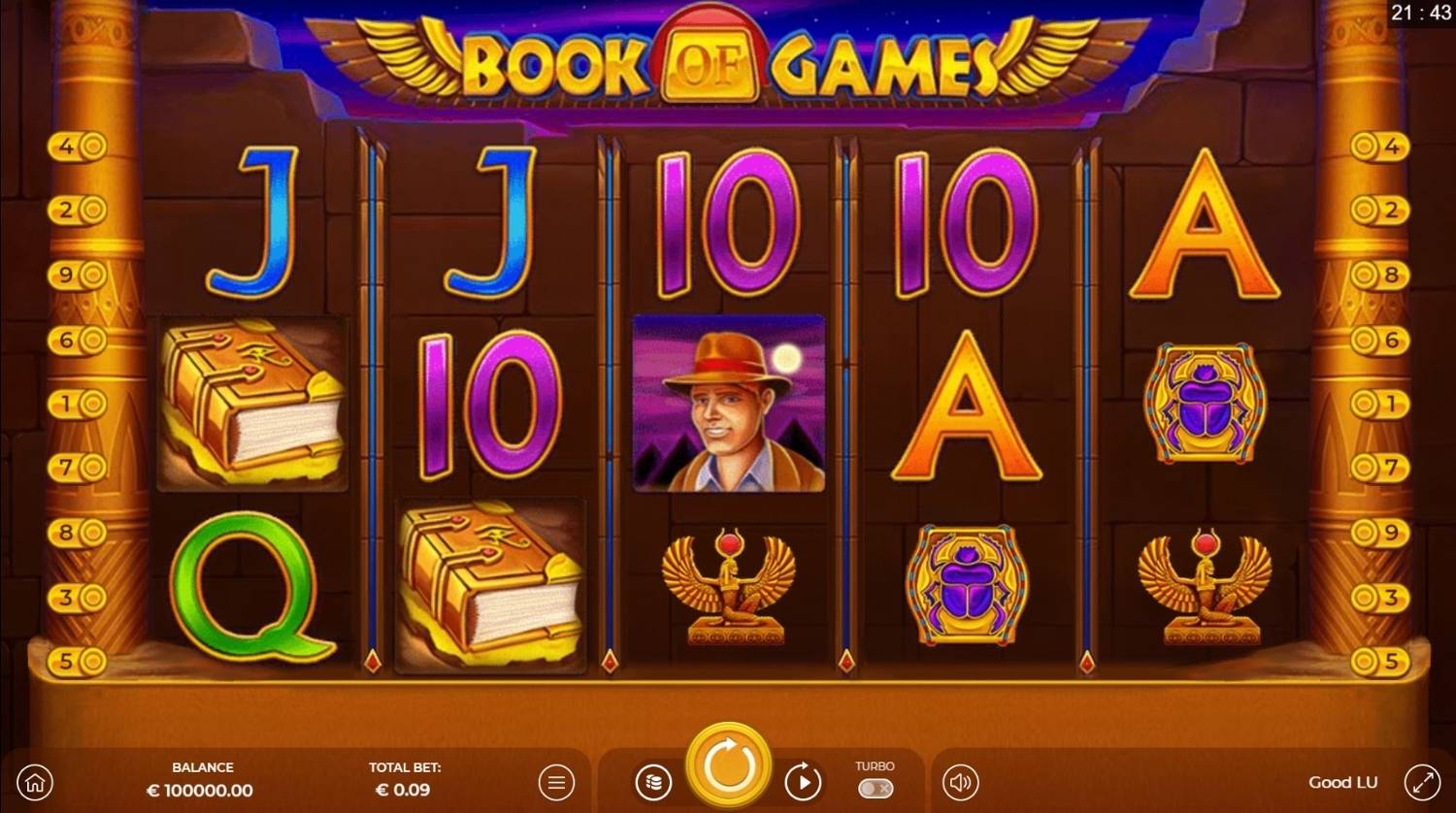Image resolution: width=1456 pixels, height=813 pixels.
Task: Enter fullscreen with the diagonal arrows icon
Action: (1423, 782)
